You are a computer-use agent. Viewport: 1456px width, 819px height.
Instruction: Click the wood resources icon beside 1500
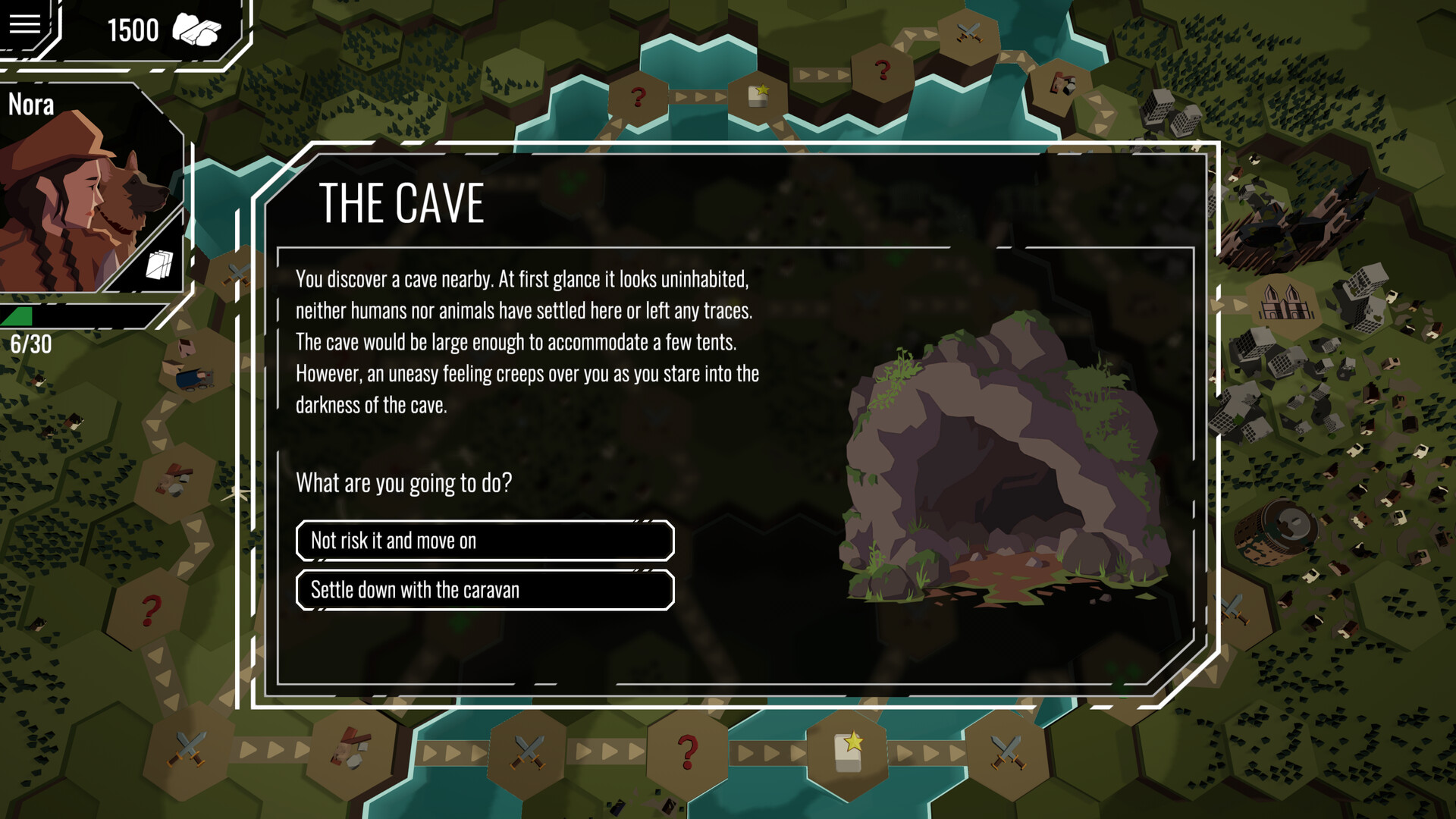199,29
